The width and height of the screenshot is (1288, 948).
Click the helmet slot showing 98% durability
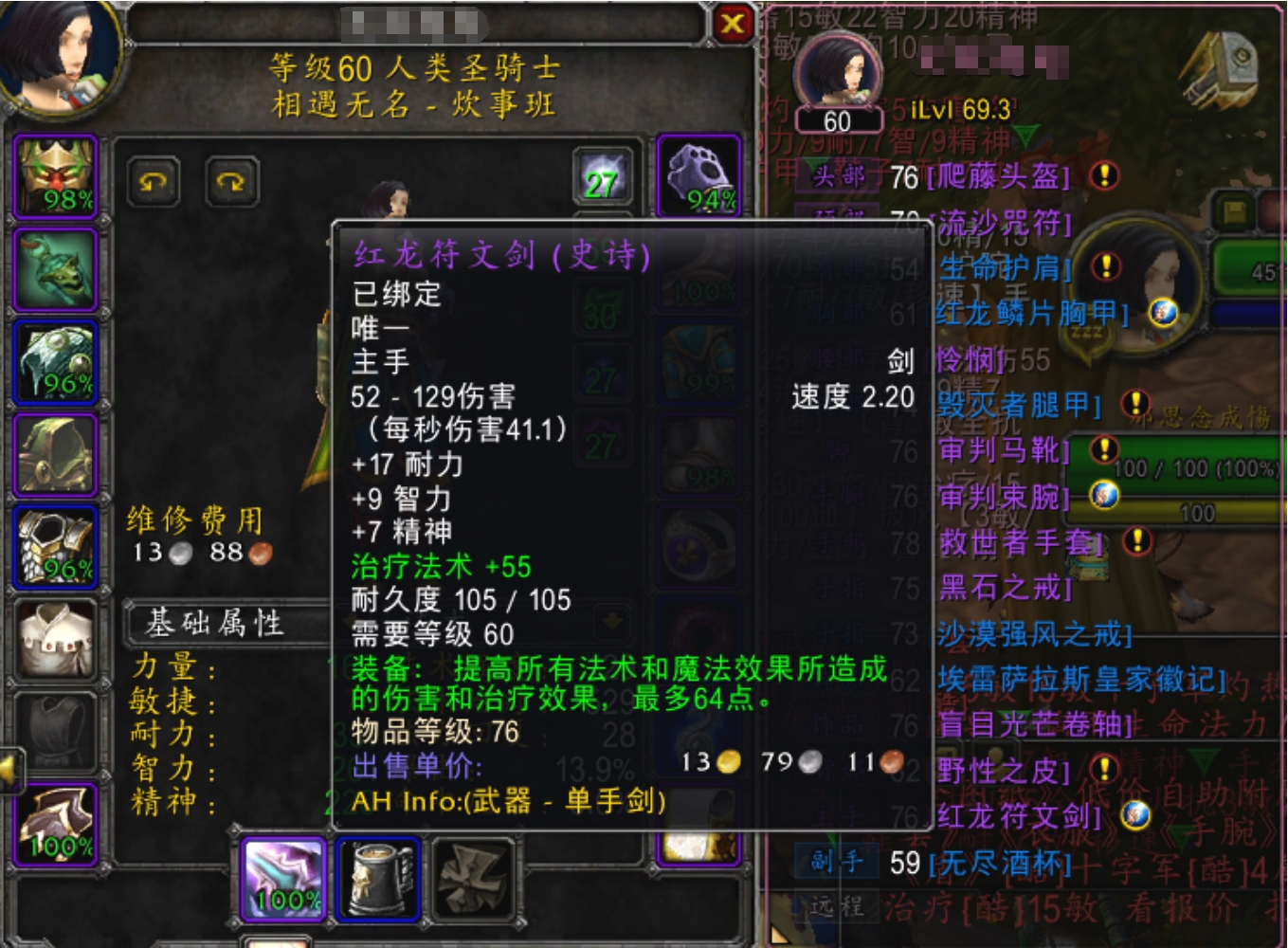55,175
